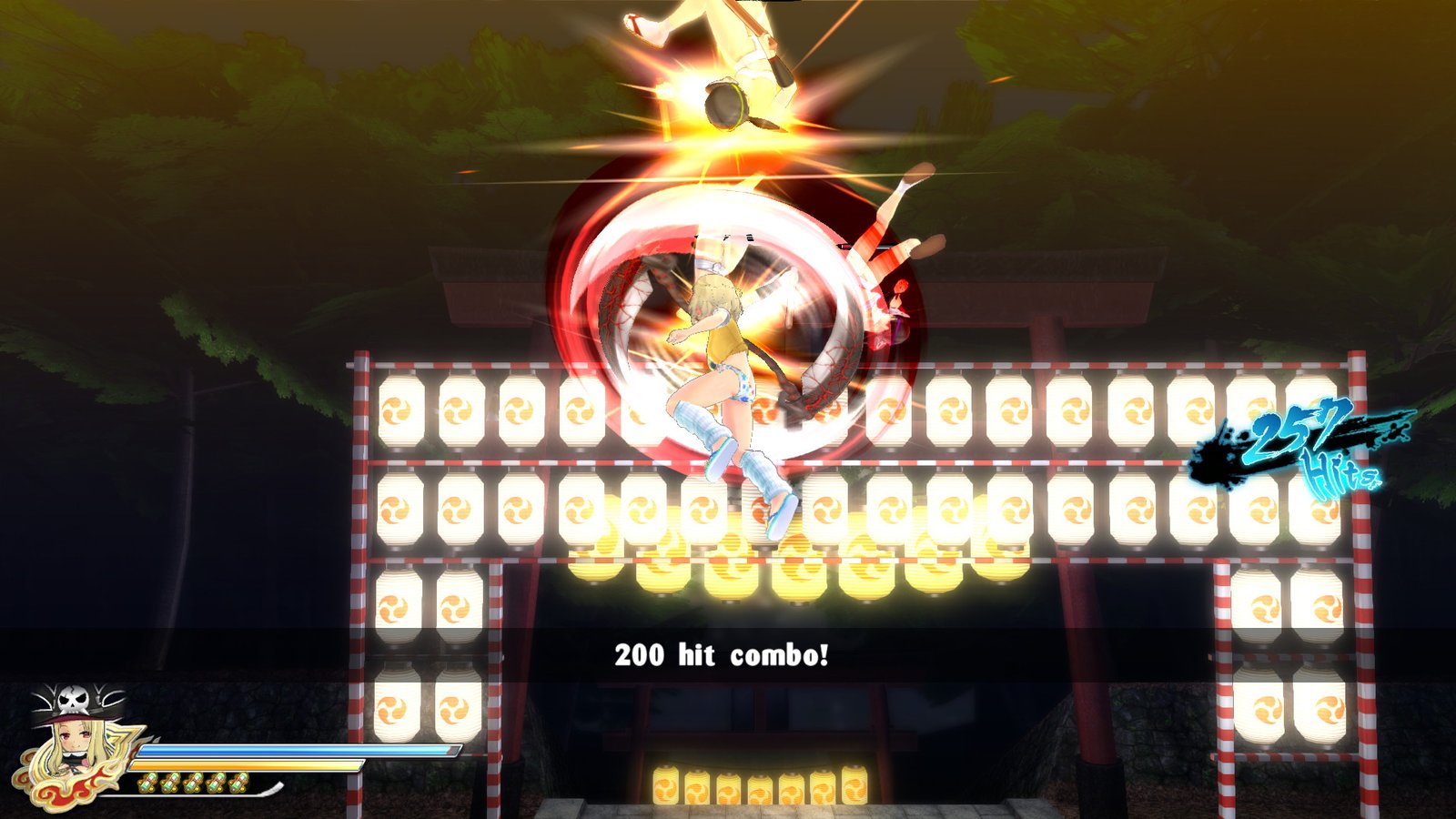Select the fourth ninja scroll orb icon
This screenshot has width=1456, height=819.
217,783
